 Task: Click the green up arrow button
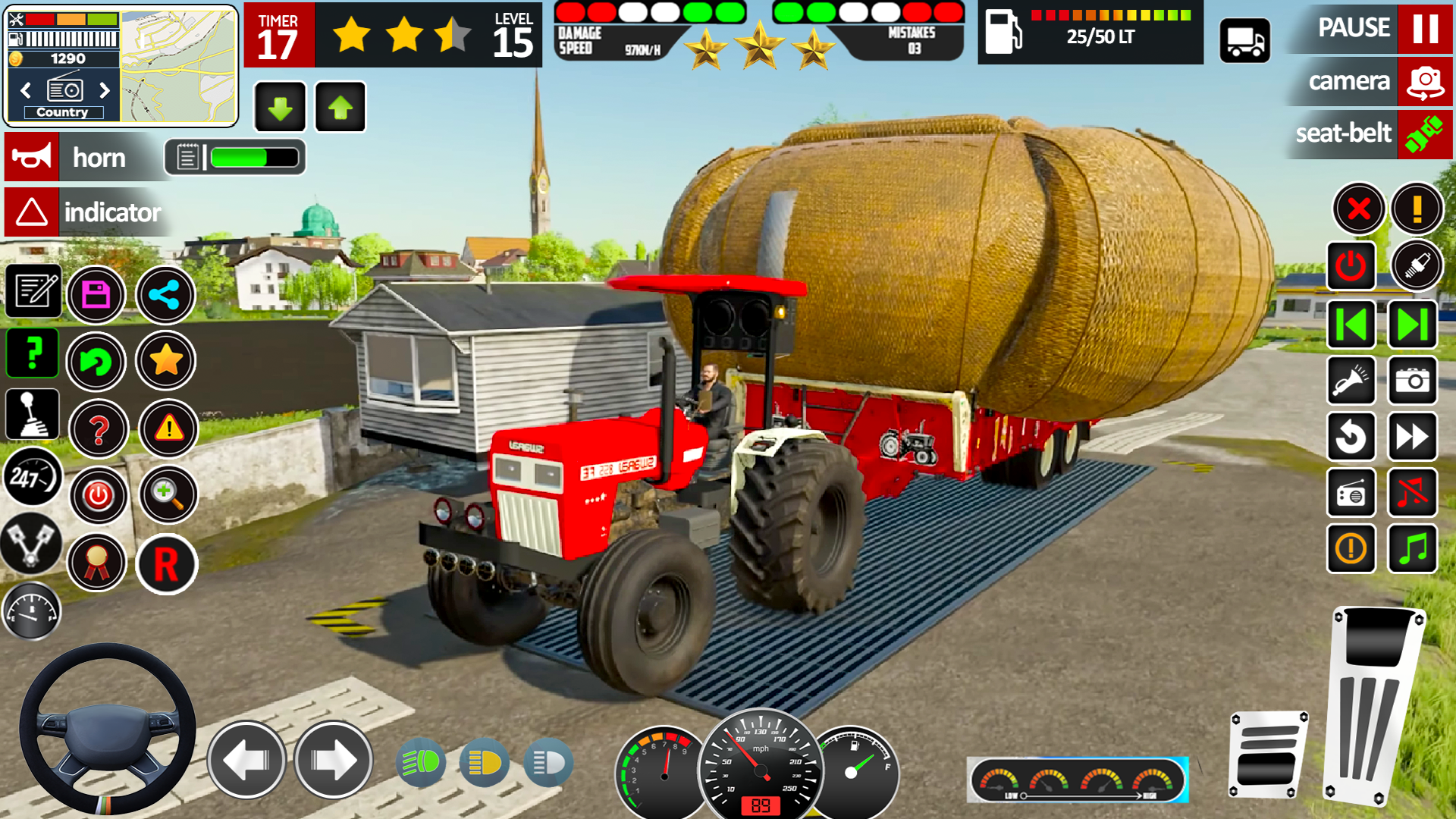click(340, 108)
